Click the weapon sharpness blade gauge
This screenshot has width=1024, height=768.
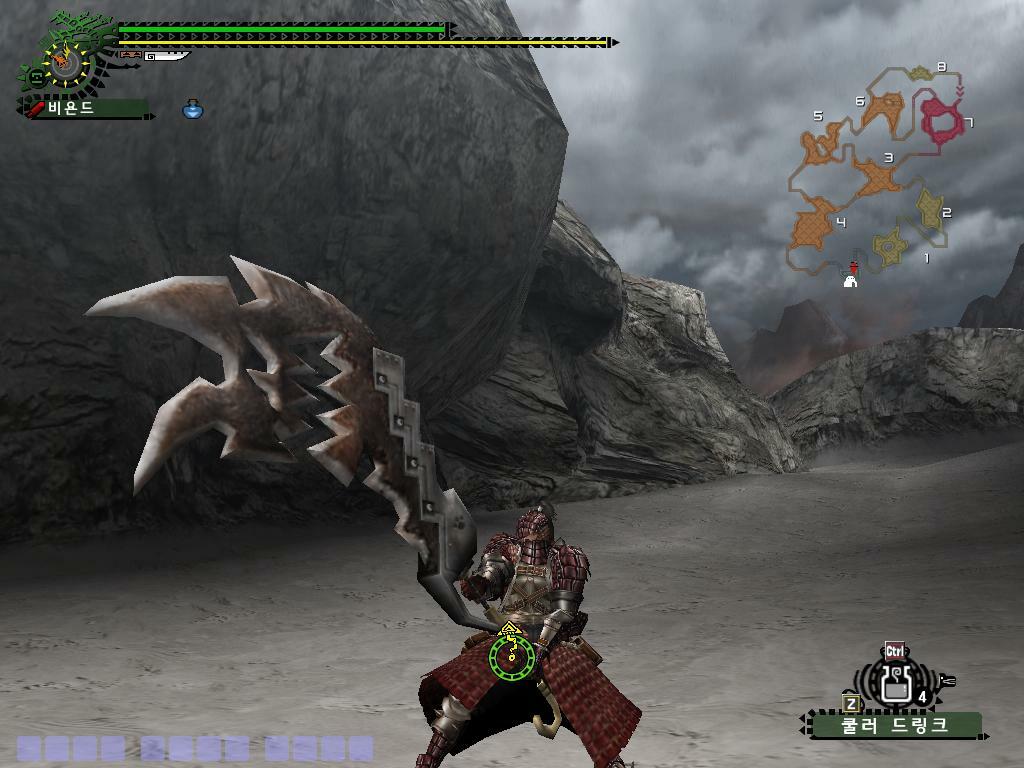click(x=166, y=56)
